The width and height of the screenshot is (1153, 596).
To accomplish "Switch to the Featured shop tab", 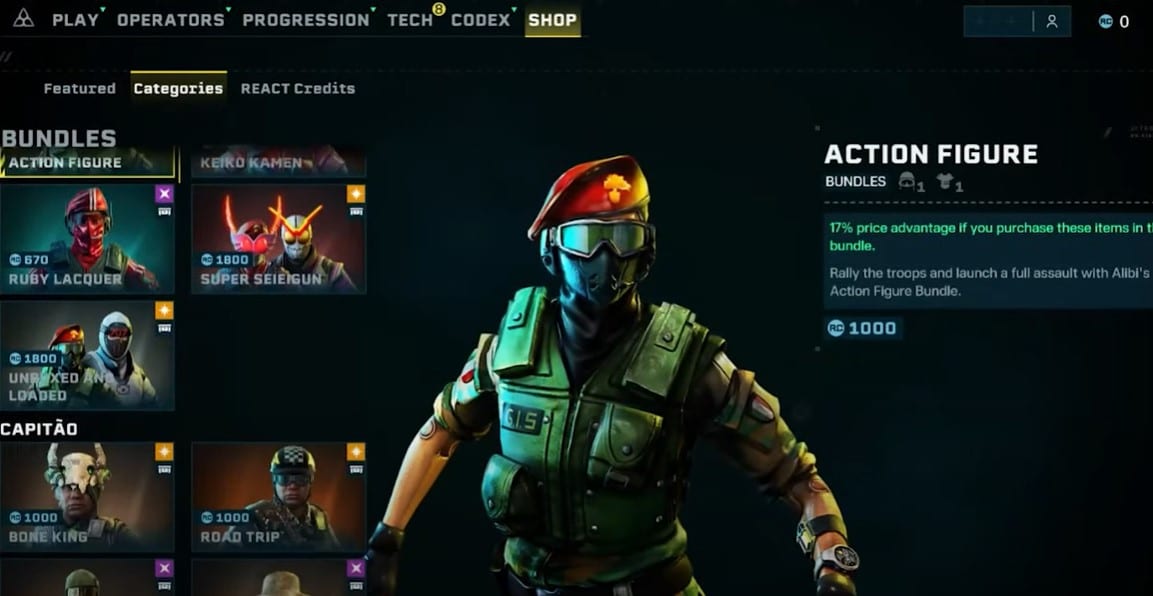I will [80, 88].
